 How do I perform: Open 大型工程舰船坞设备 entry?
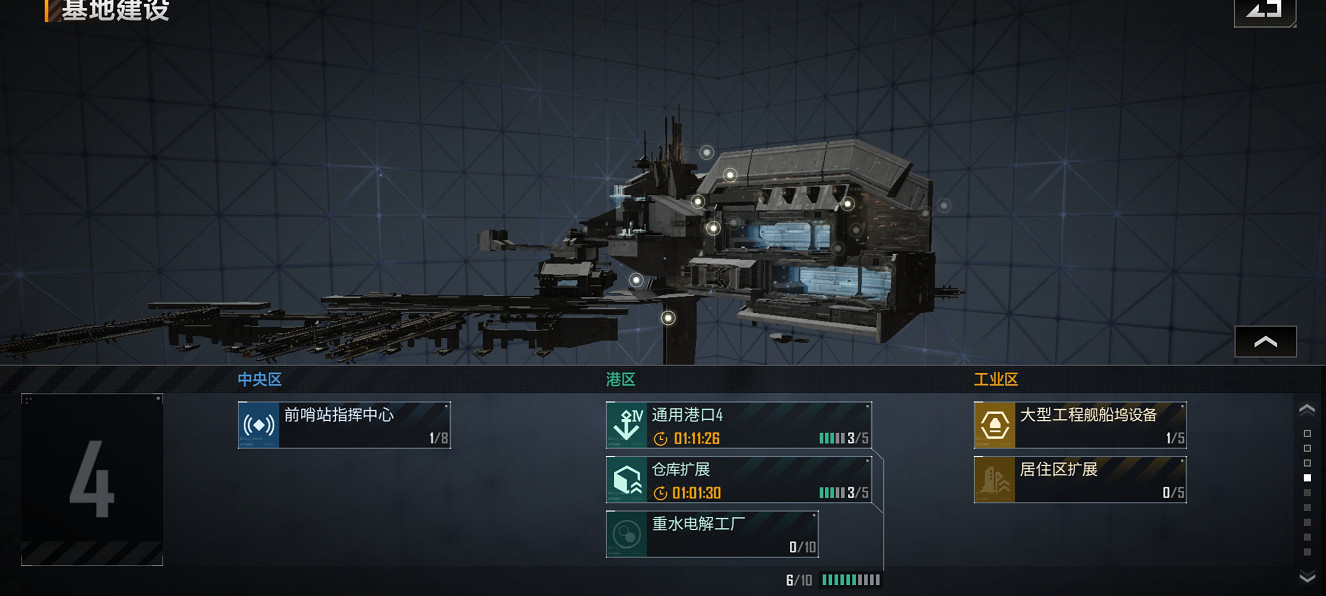(1080, 425)
